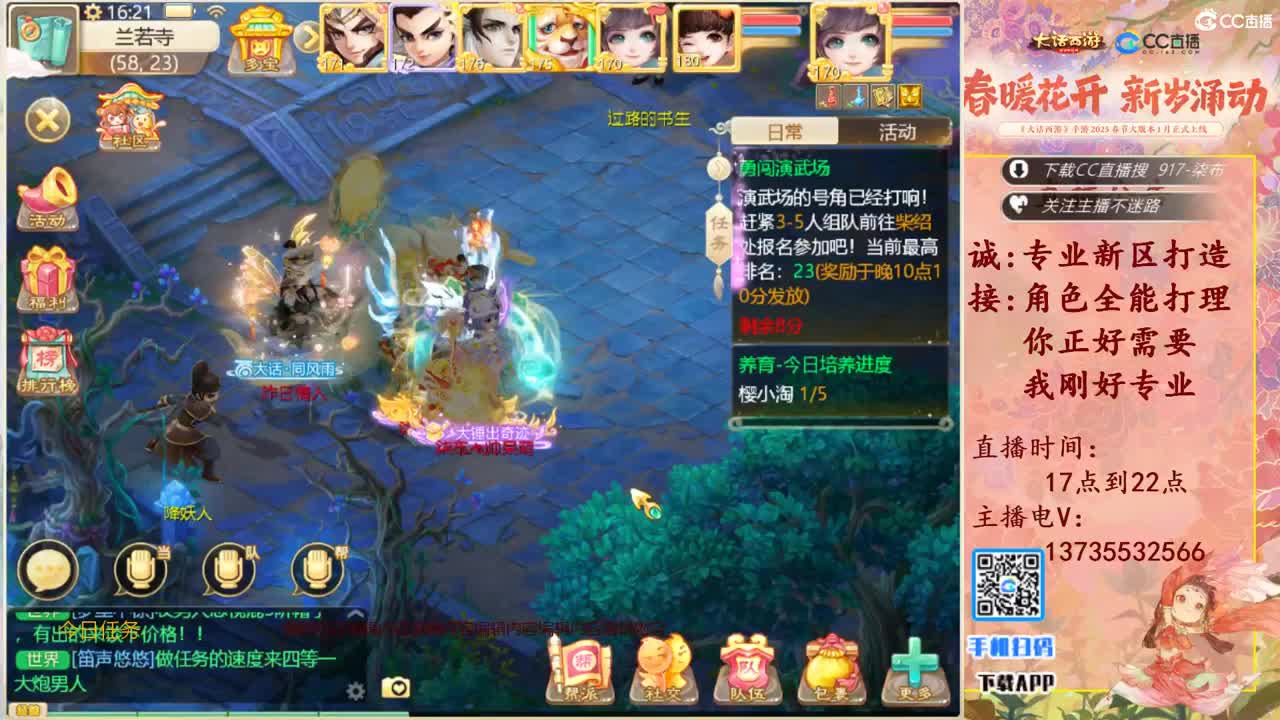This screenshot has width=1280, height=720.
Task: Switch to the 日常 tab
Action: tap(785, 132)
